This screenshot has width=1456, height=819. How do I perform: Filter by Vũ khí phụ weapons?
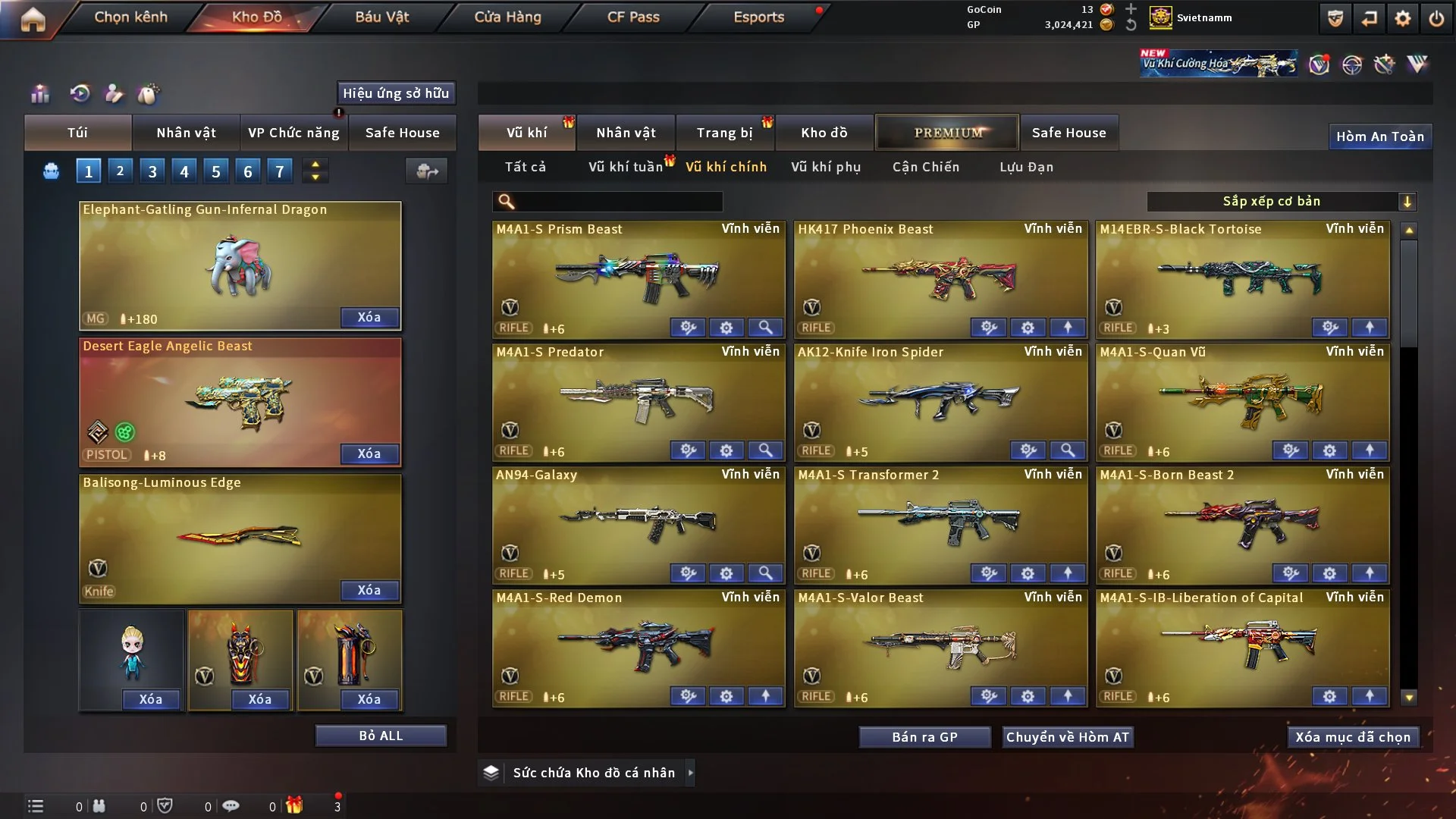(825, 167)
